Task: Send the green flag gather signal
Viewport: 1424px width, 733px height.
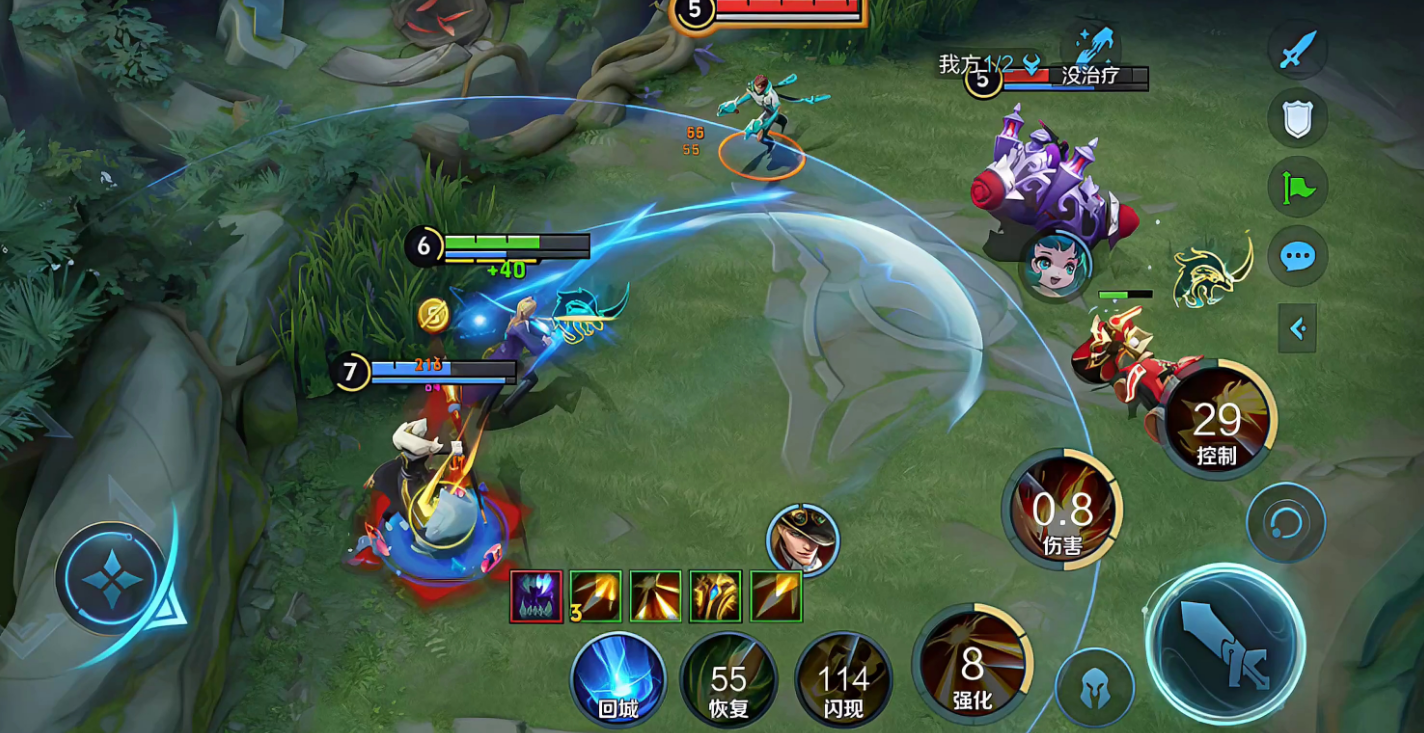Action: (1297, 187)
